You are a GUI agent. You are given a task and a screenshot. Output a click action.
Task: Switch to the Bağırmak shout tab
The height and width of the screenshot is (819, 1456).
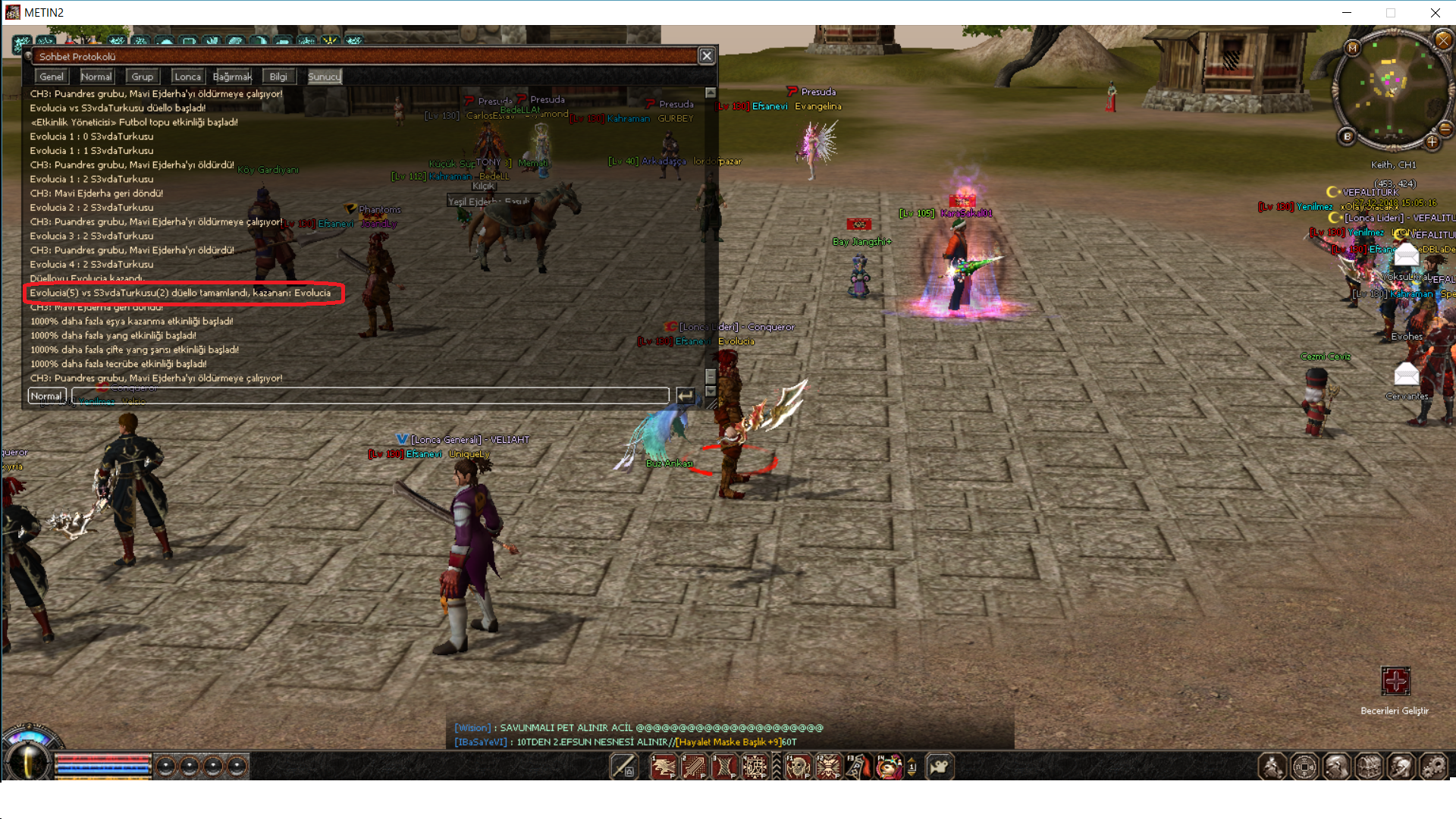(x=232, y=77)
